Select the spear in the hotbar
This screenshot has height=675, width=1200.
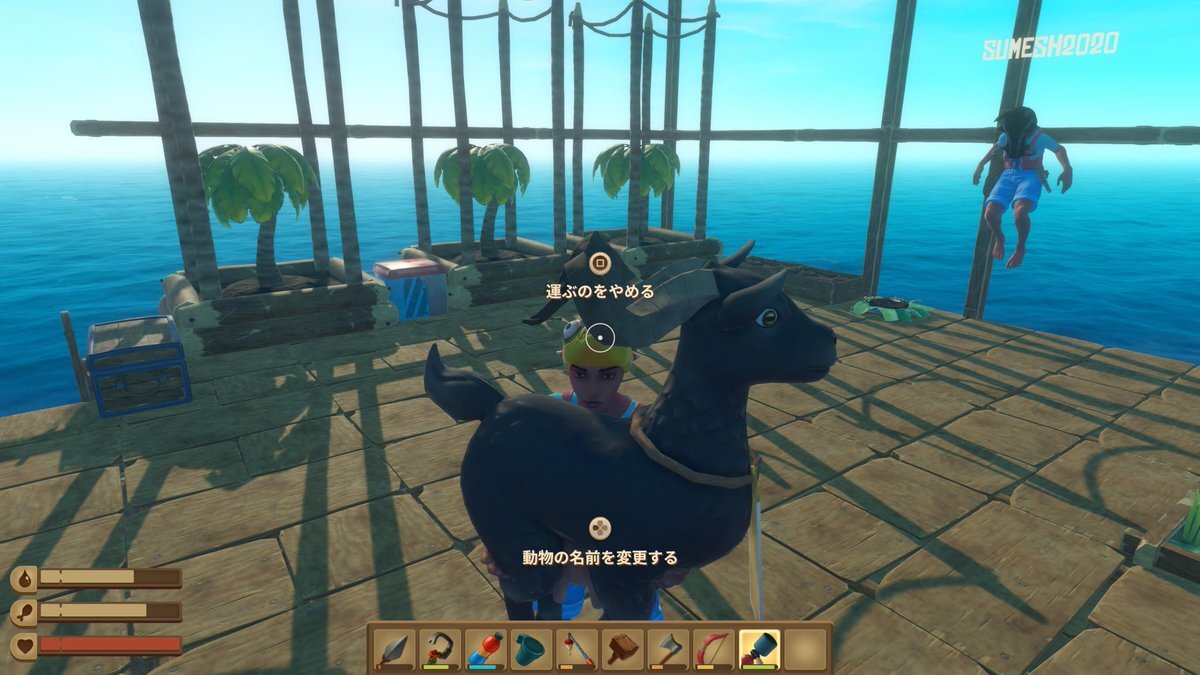(x=395, y=649)
